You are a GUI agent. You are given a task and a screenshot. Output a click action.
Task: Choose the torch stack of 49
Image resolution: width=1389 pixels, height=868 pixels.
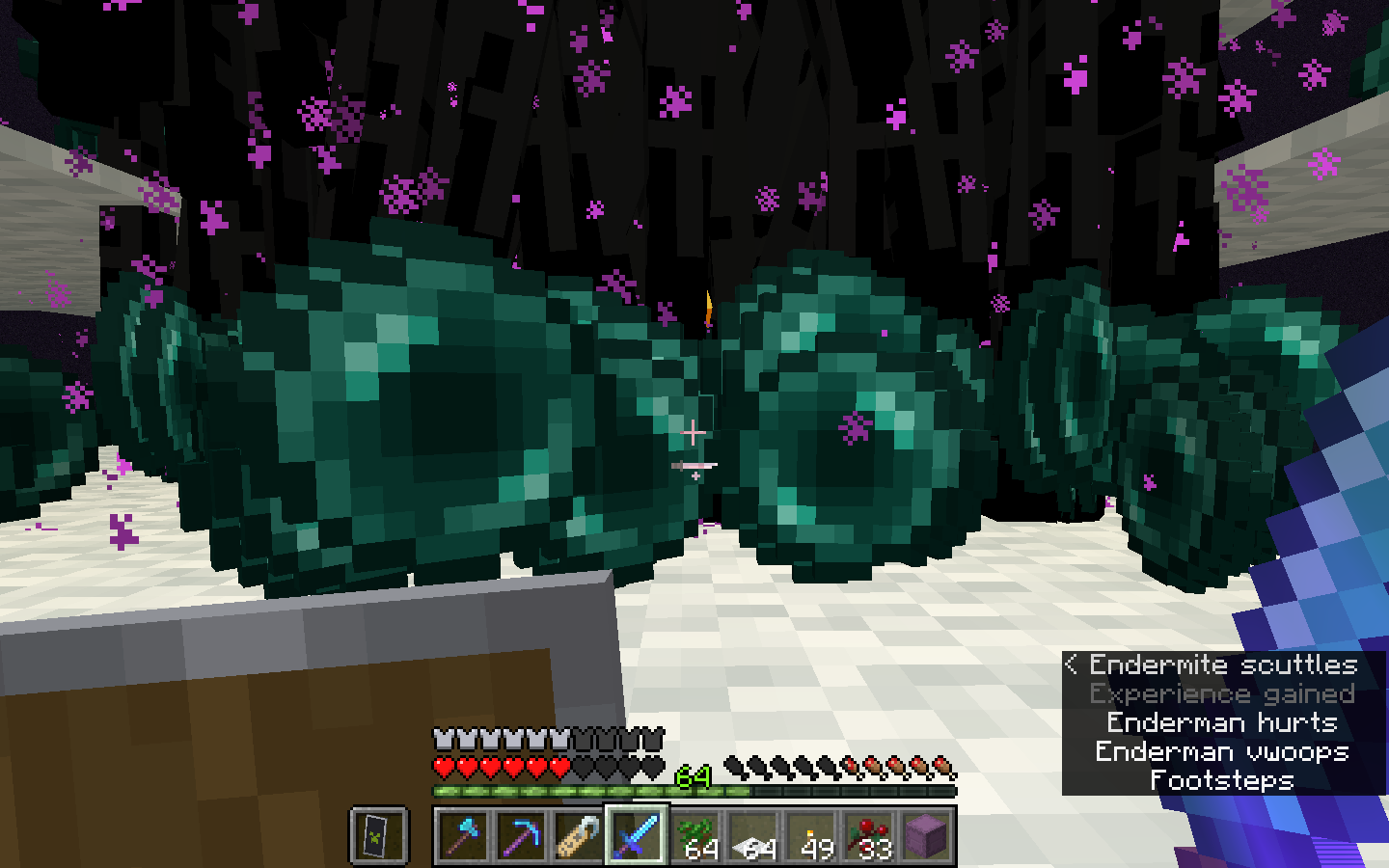tap(810, 835)
